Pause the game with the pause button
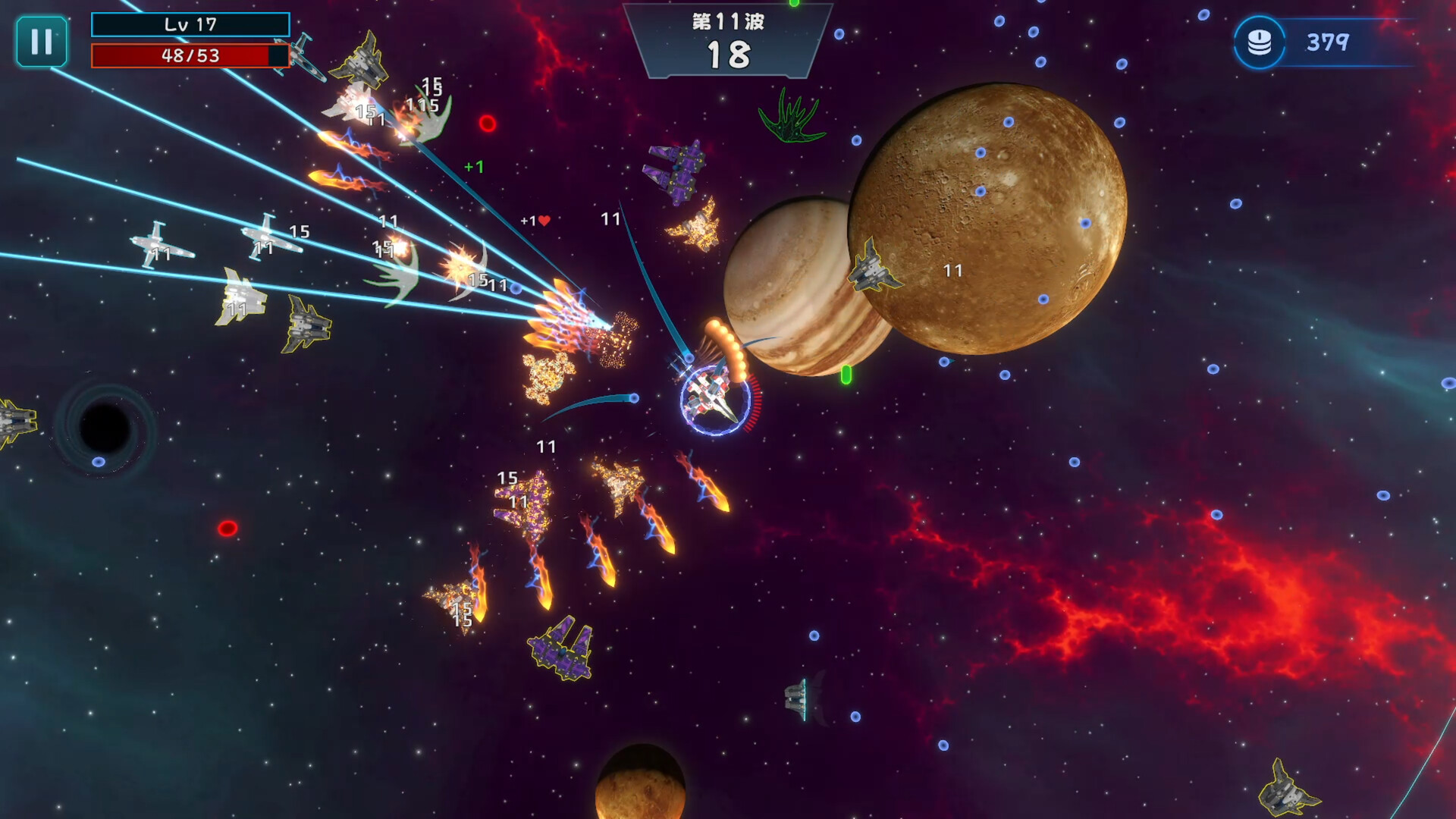The width and height of the screenshot is (1456, 819). [42, 42]
